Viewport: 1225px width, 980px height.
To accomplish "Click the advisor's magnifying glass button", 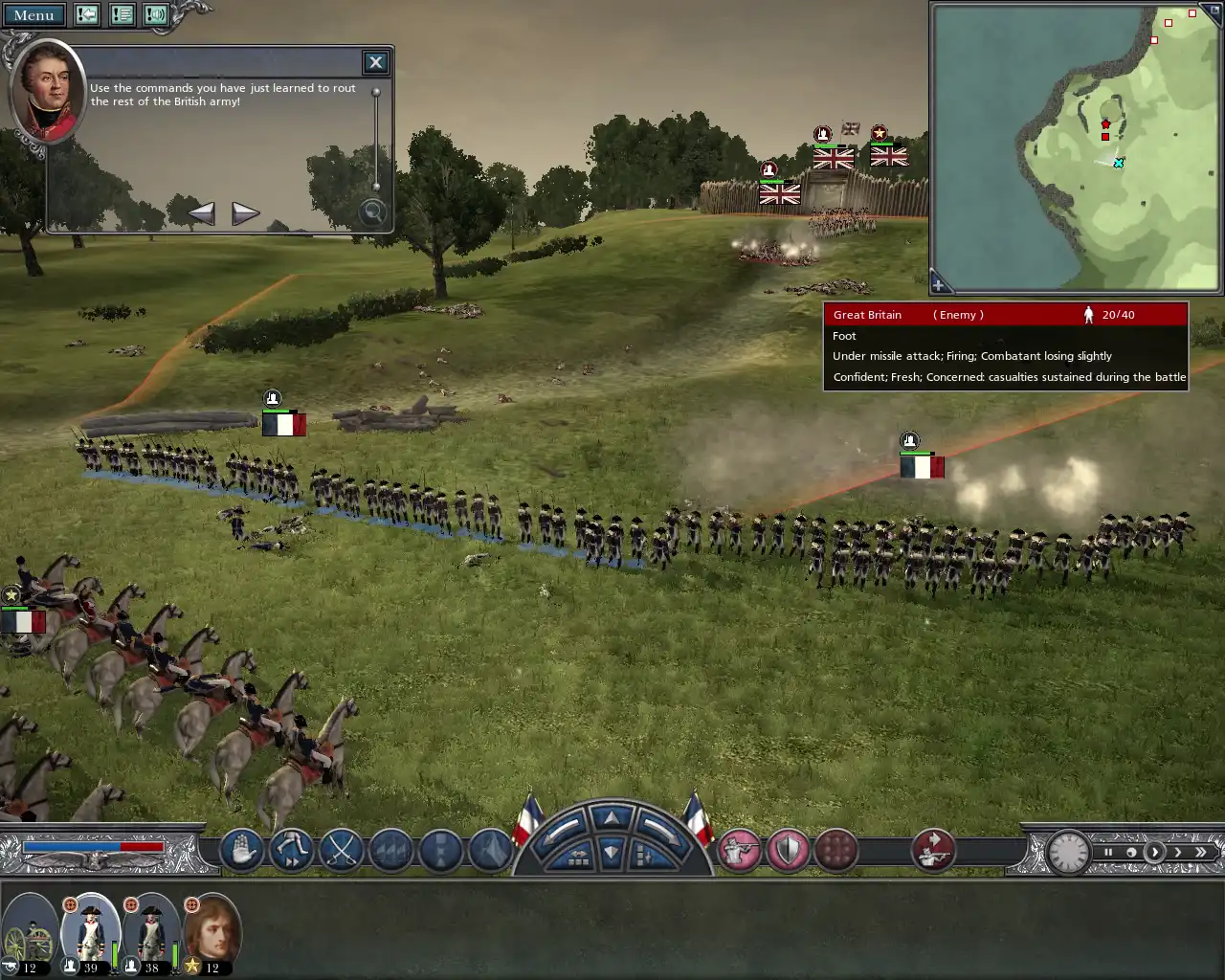I will coord(371,212).
